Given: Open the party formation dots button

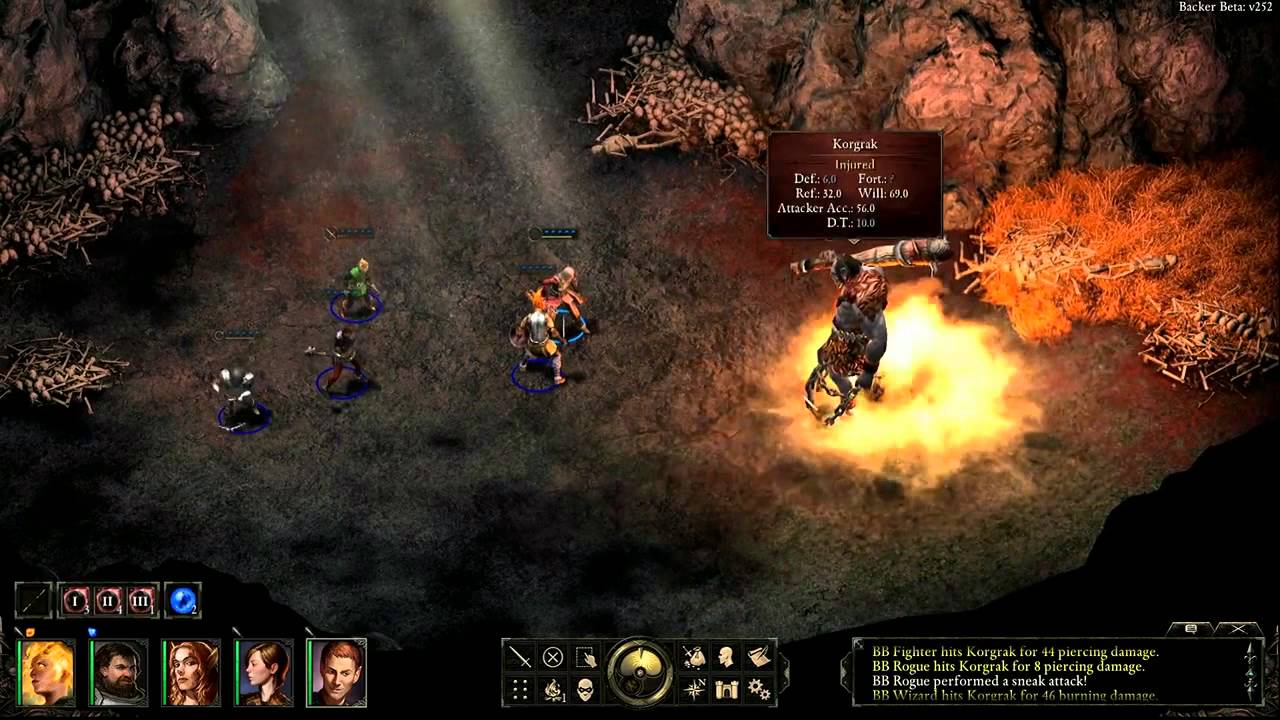Looking at the screenshot, I should click(520, 689).
